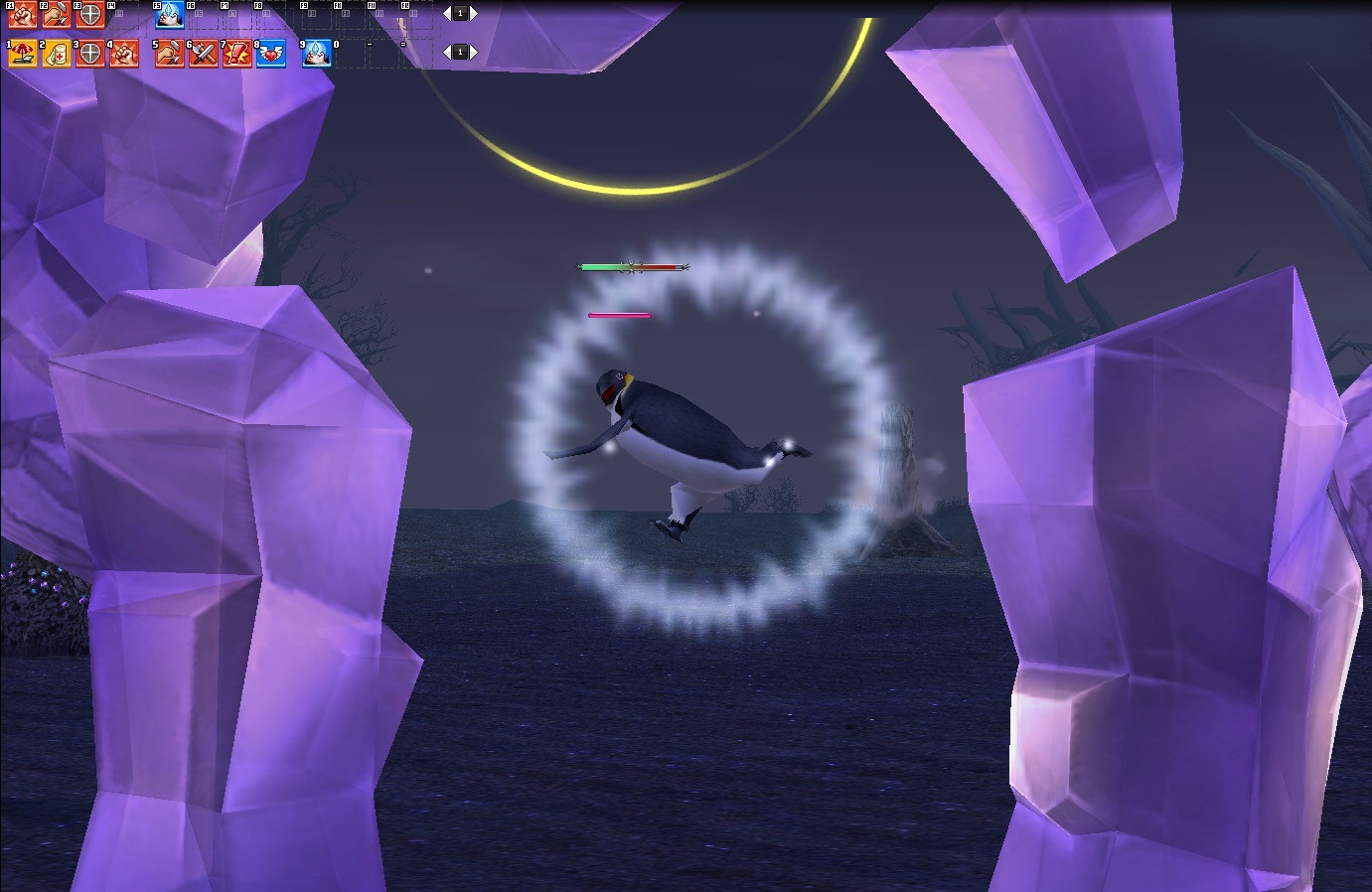The height and width of the screenshot is (892, 1372).
Task: Switch top hotbar to the previous page
Action: click(x=447, y=13)
